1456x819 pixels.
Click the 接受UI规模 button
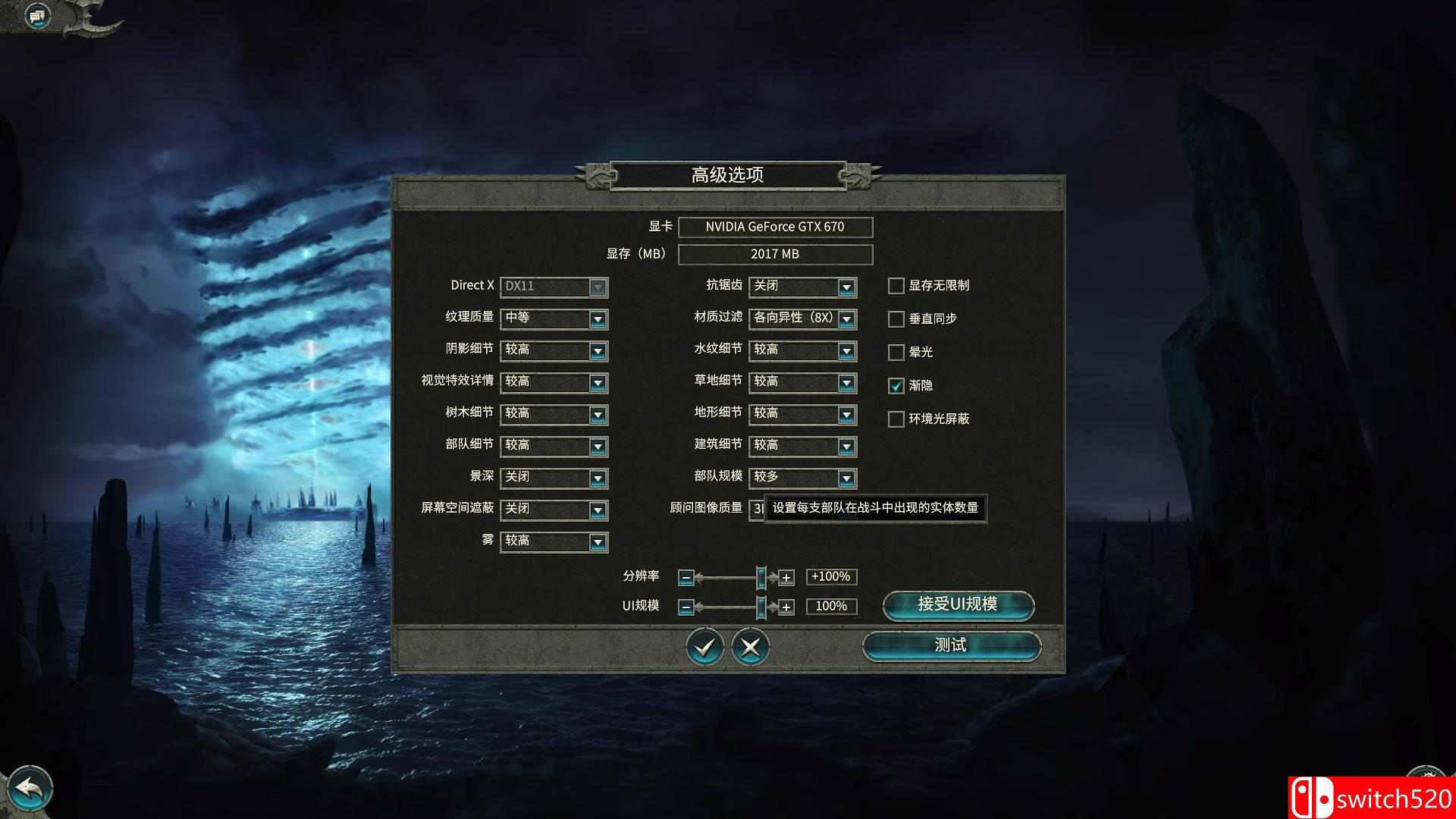[x=959, y=606]
